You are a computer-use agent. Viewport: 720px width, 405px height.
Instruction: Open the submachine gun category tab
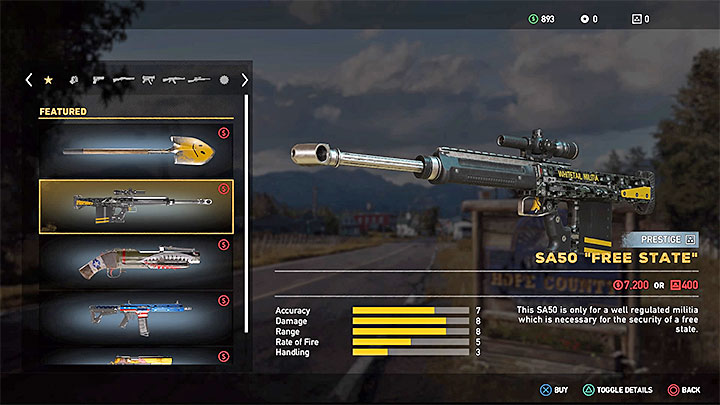coord(149,80)
